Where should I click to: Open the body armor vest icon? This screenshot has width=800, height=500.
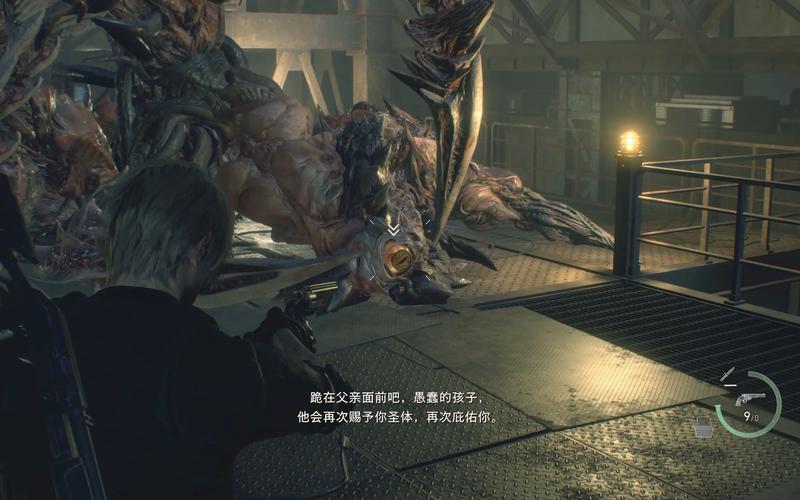[x=704, y=428]
